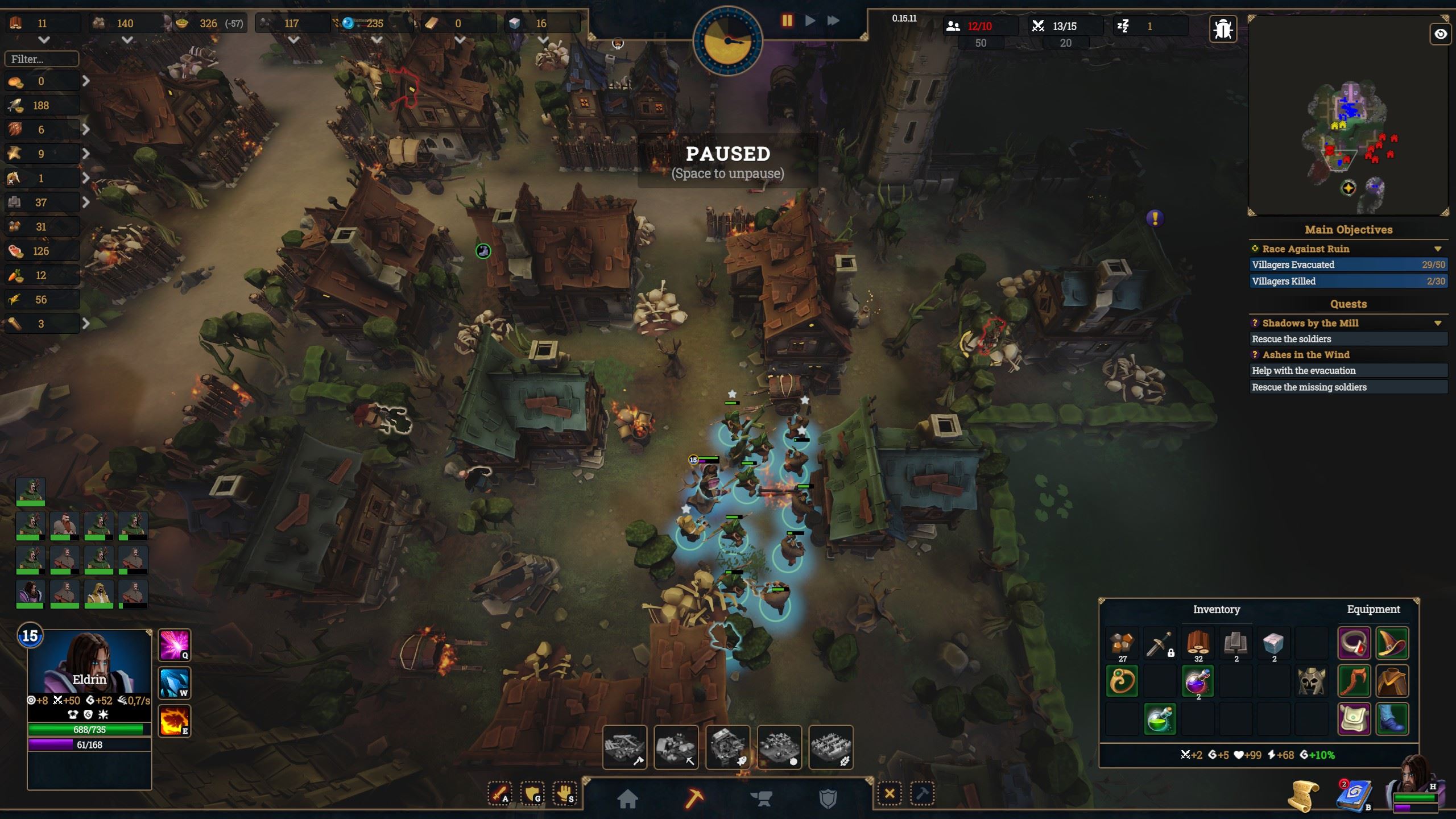The image size is (1456, 819).
Task: Activate the fire E ability
Action: tap(174, 721)
